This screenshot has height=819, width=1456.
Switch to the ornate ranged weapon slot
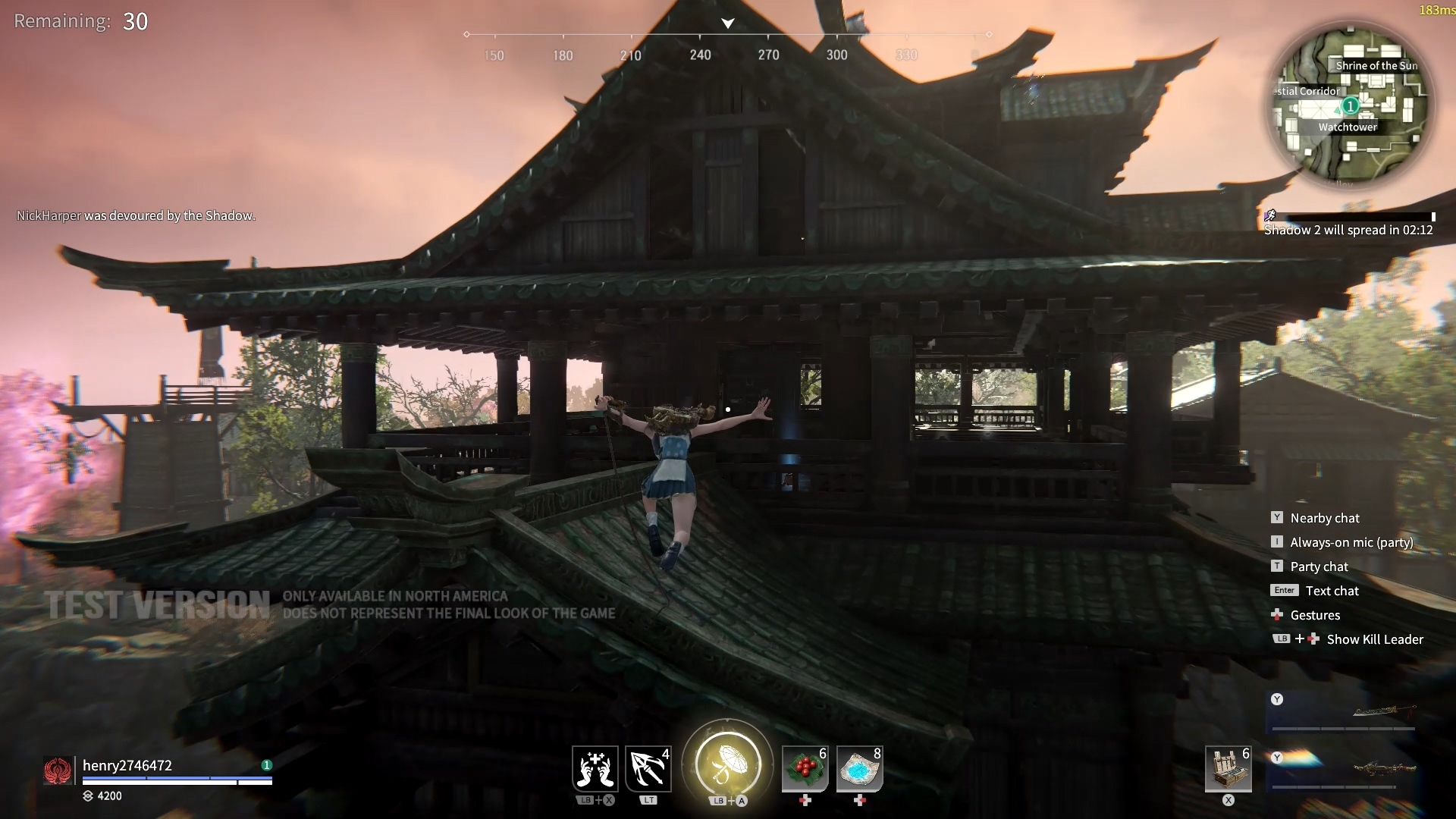(1344, 769)
